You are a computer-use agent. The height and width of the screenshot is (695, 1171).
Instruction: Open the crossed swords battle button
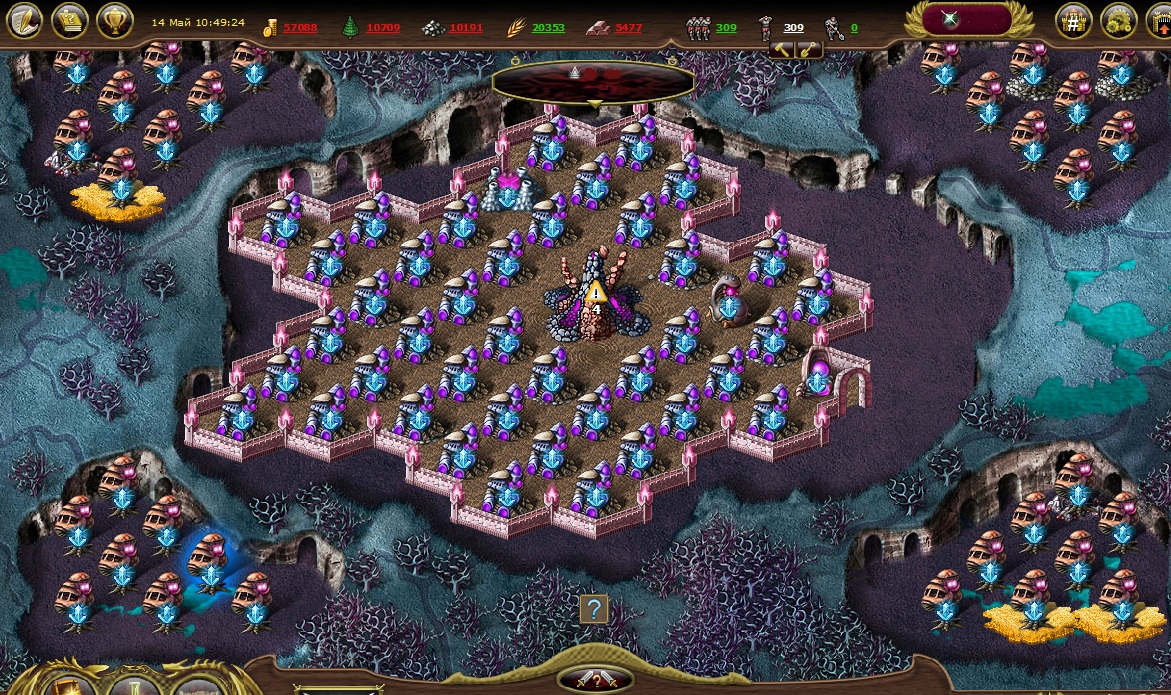[597, 679]
